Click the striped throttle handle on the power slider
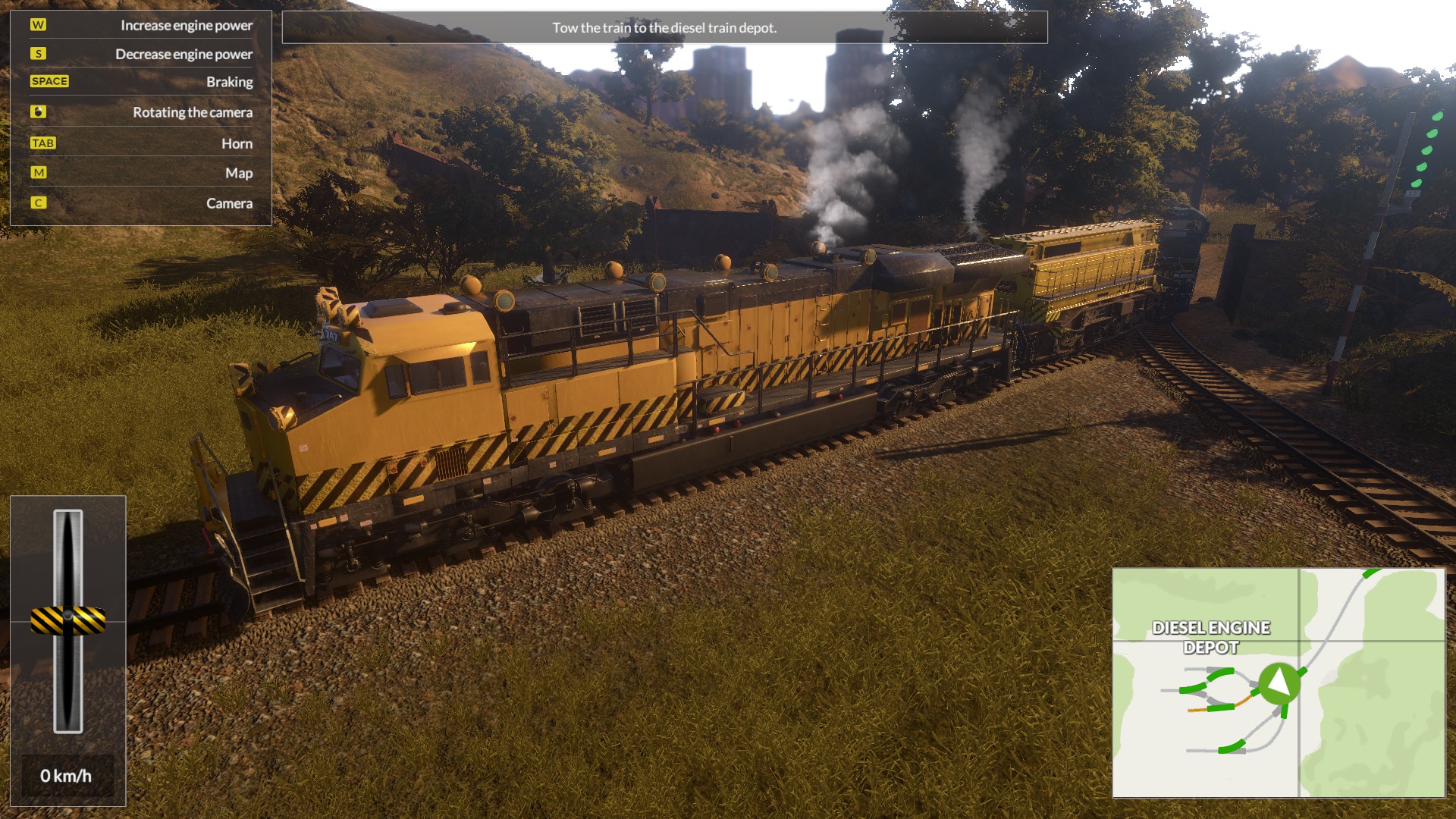 69,620
